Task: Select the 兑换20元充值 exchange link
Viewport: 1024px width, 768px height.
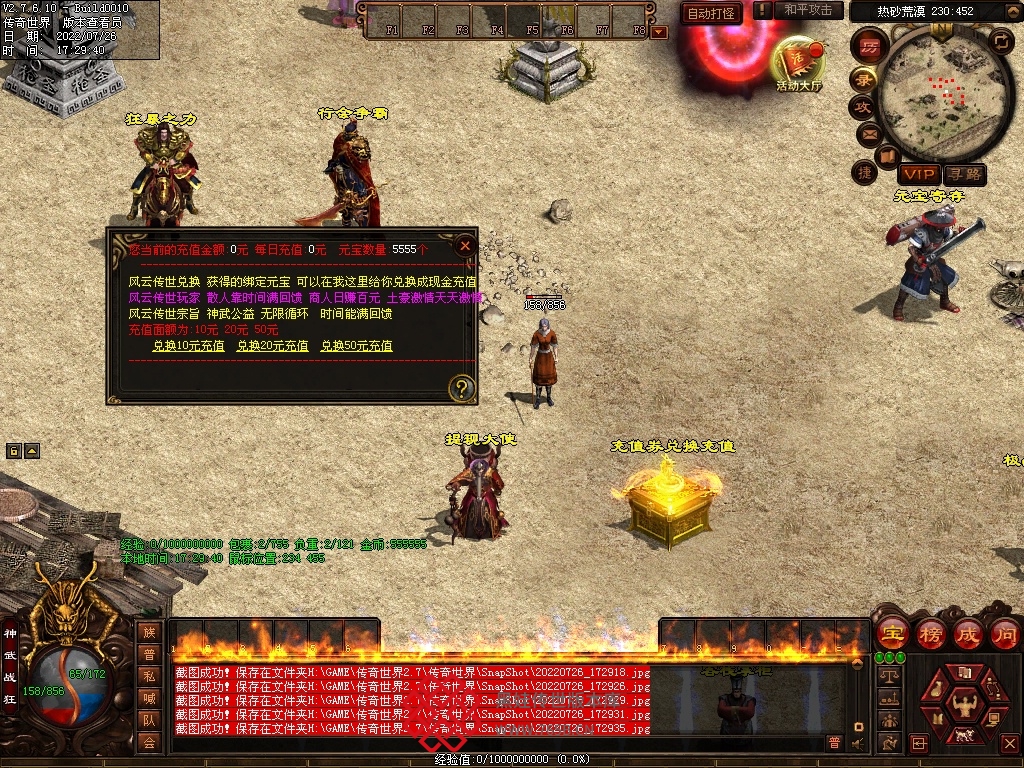Action: click(x=272, y=346)
